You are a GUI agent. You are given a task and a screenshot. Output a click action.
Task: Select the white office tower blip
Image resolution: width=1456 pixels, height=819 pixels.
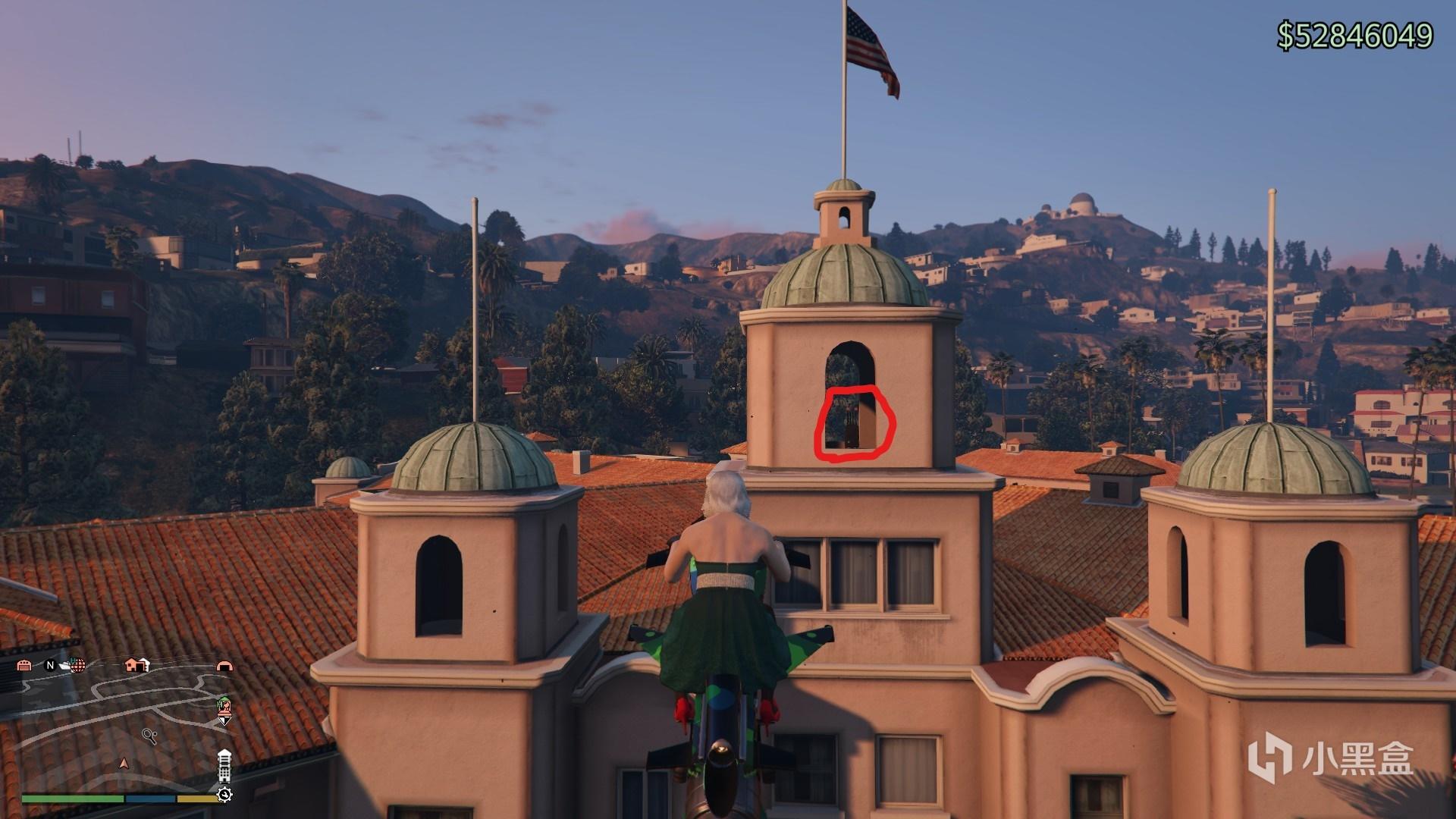pos(224,766)
